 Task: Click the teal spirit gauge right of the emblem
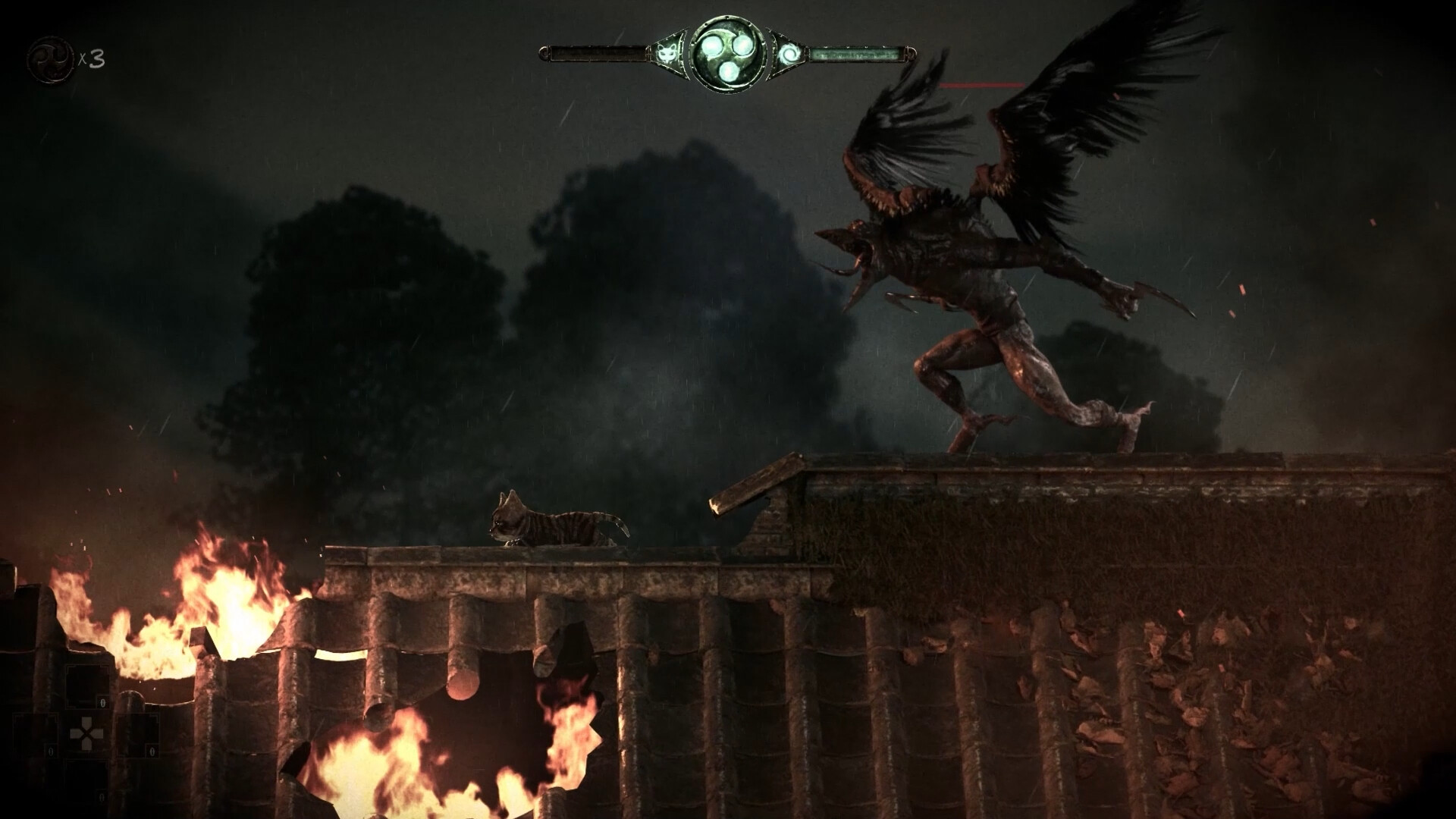point(857,55)
